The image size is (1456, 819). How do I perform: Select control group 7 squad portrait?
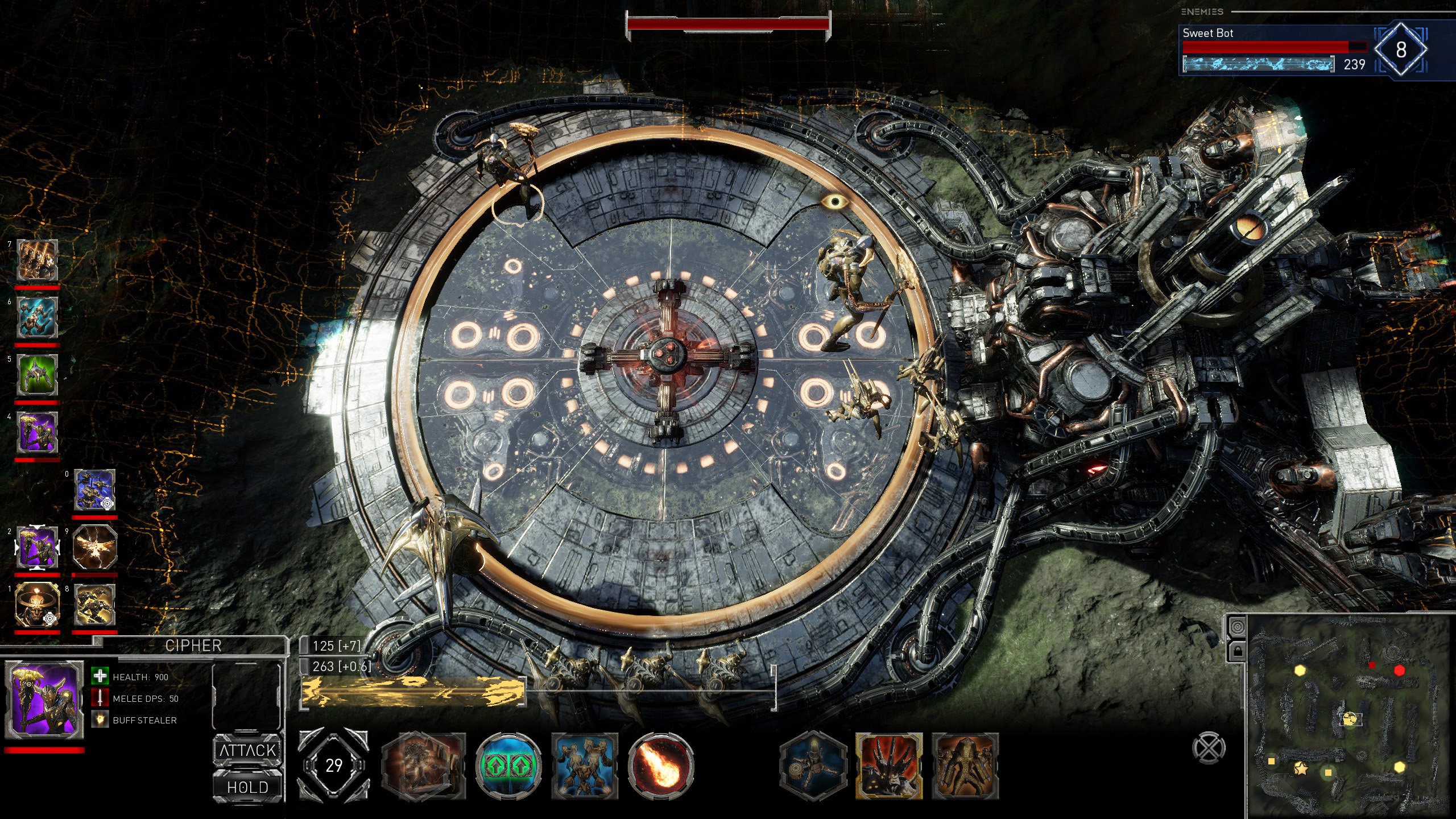[x=38, y=260]
